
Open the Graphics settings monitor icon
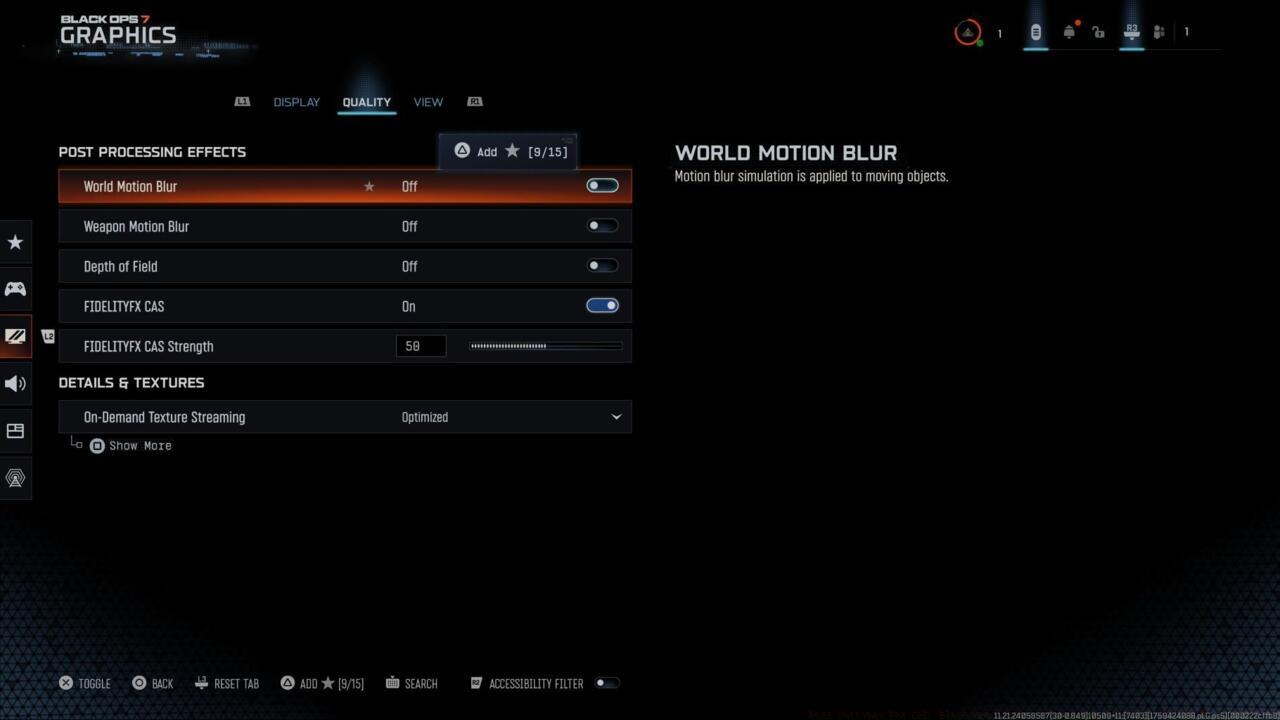pos(15,336)
